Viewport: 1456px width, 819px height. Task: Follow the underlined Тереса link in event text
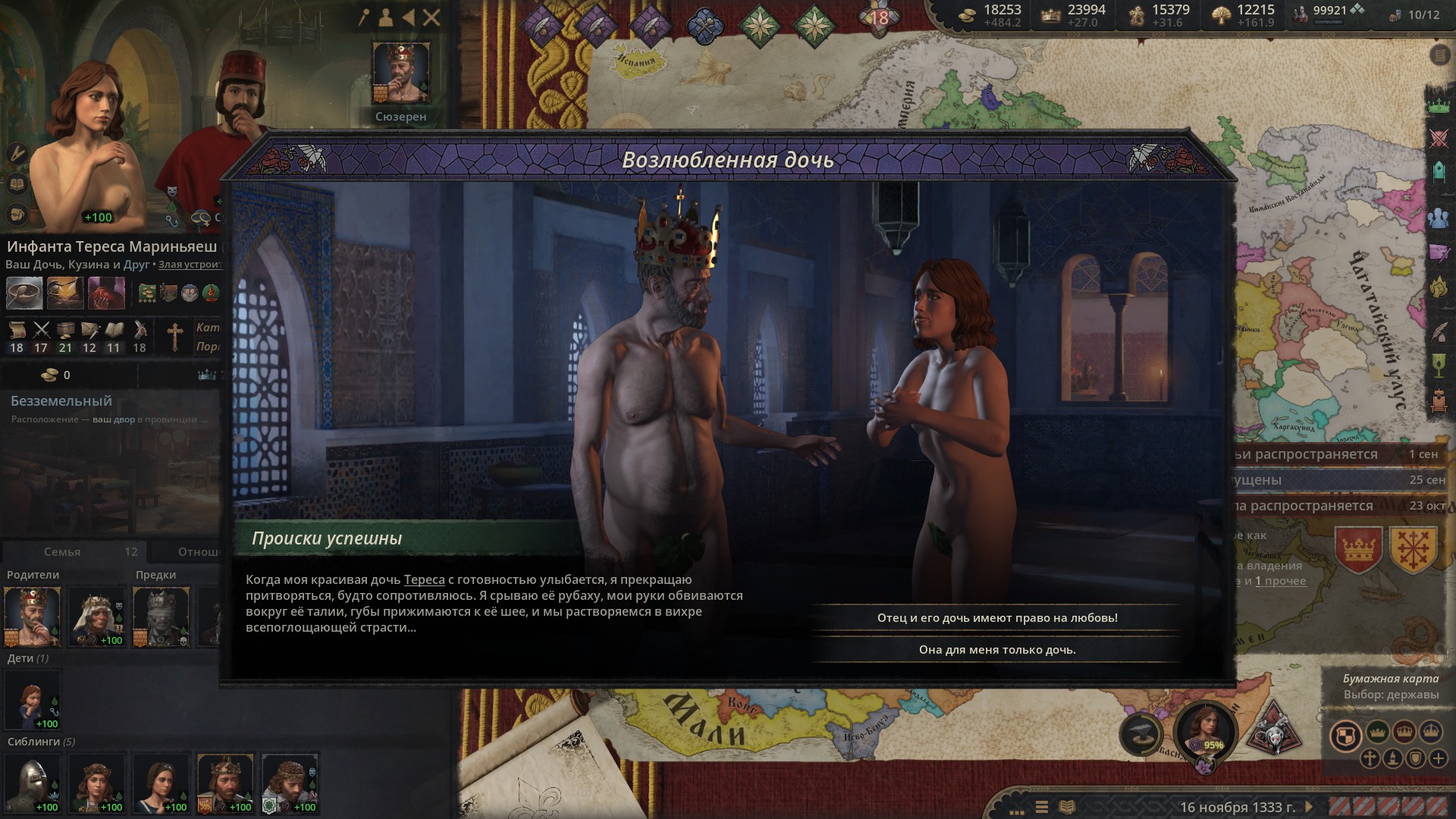424,580
